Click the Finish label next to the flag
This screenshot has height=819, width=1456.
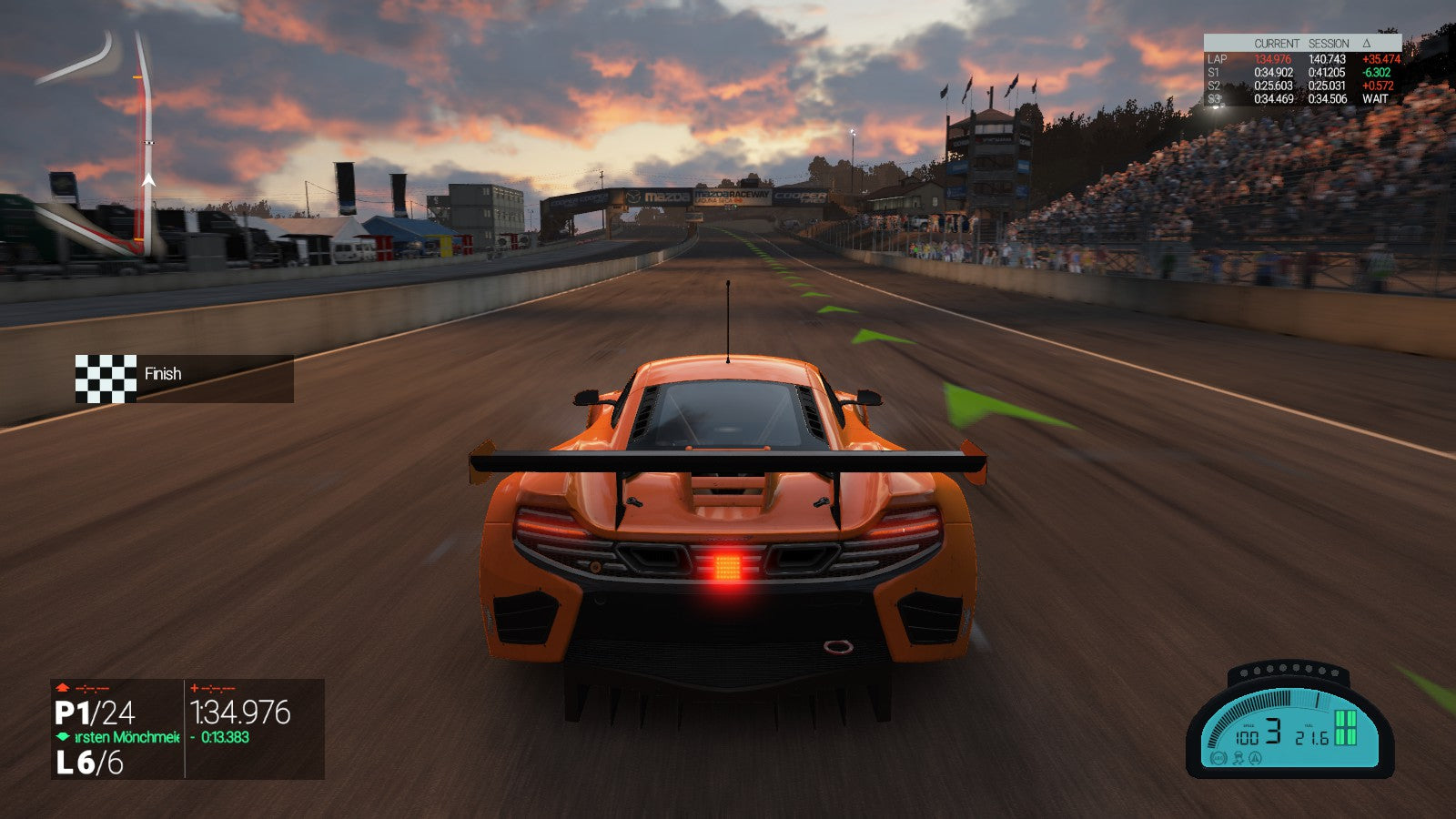(161, 373)
